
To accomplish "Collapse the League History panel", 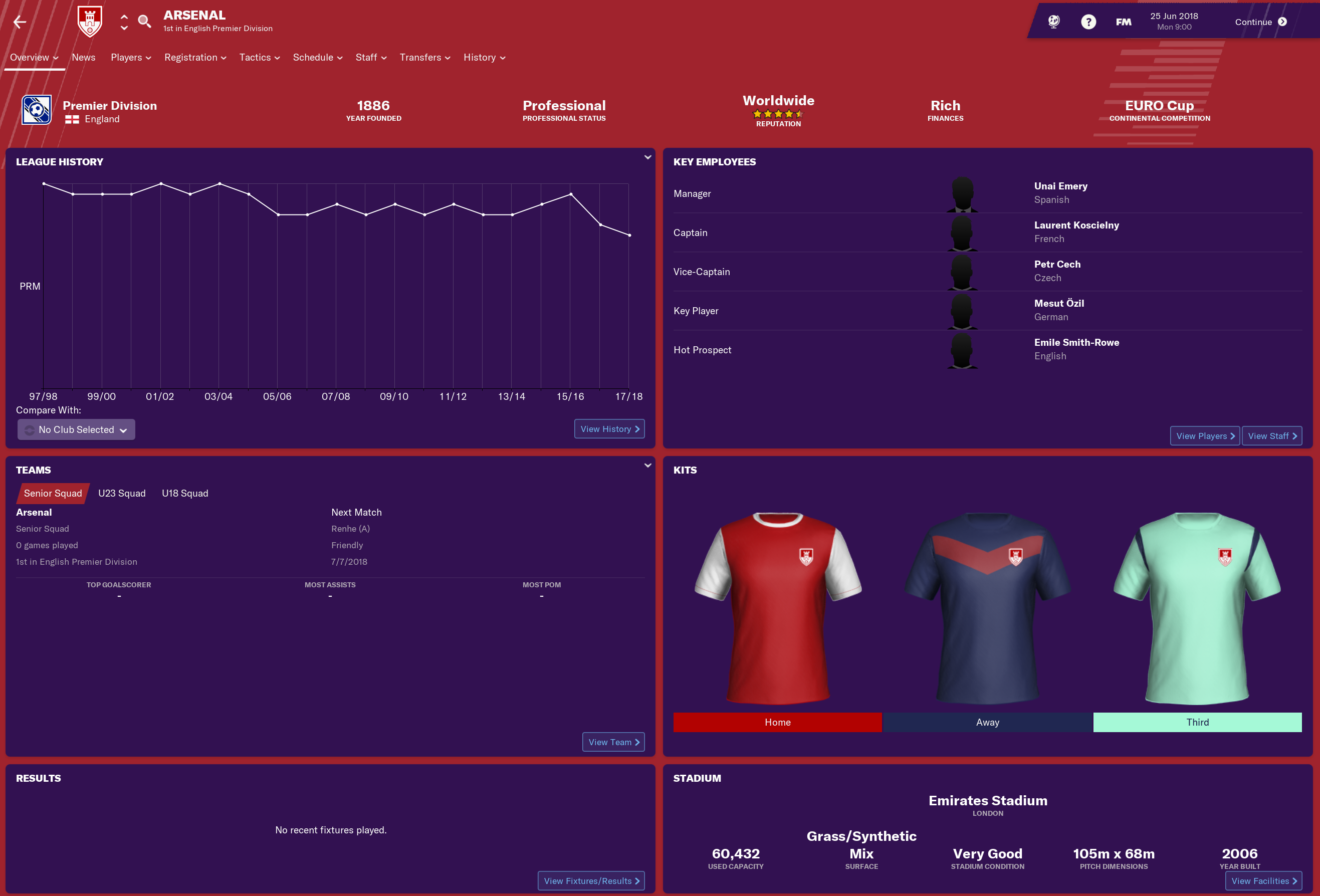I will tap(647, 157).
